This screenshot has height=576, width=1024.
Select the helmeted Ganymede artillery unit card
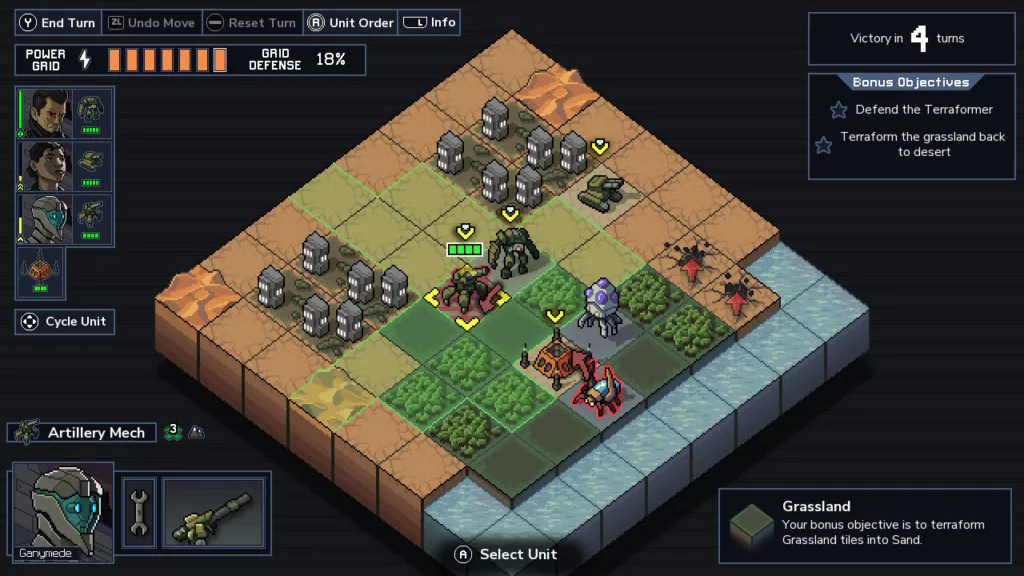point(65,220)
